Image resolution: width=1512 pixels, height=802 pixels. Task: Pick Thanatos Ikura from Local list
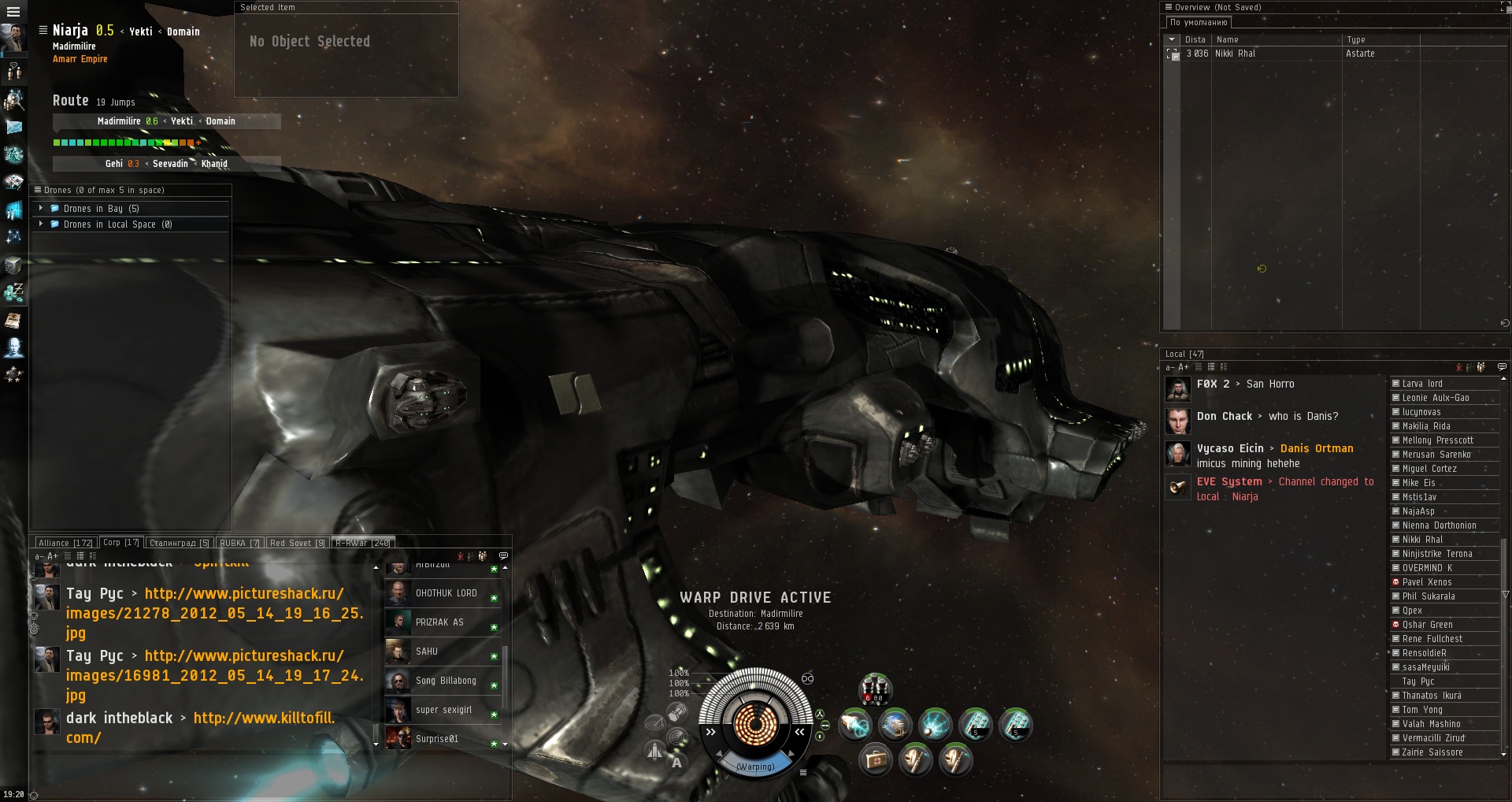(x=1432, y=696)
